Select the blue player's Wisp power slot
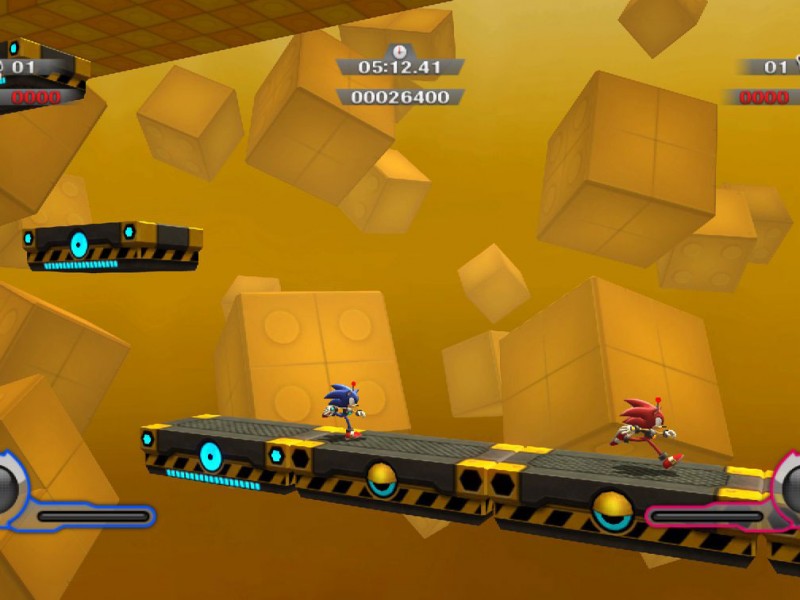 tap(6, 489)
